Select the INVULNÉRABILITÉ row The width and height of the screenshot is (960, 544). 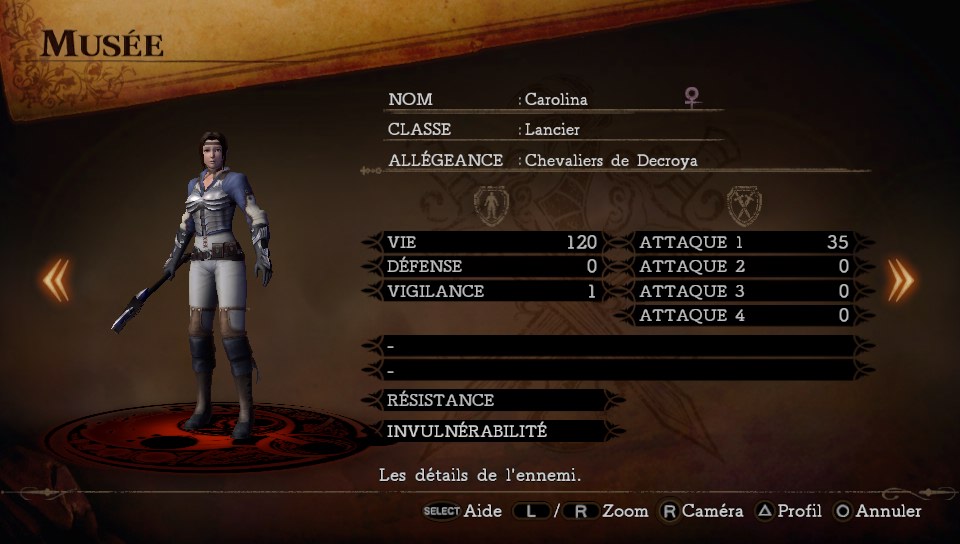click(492, 431)
